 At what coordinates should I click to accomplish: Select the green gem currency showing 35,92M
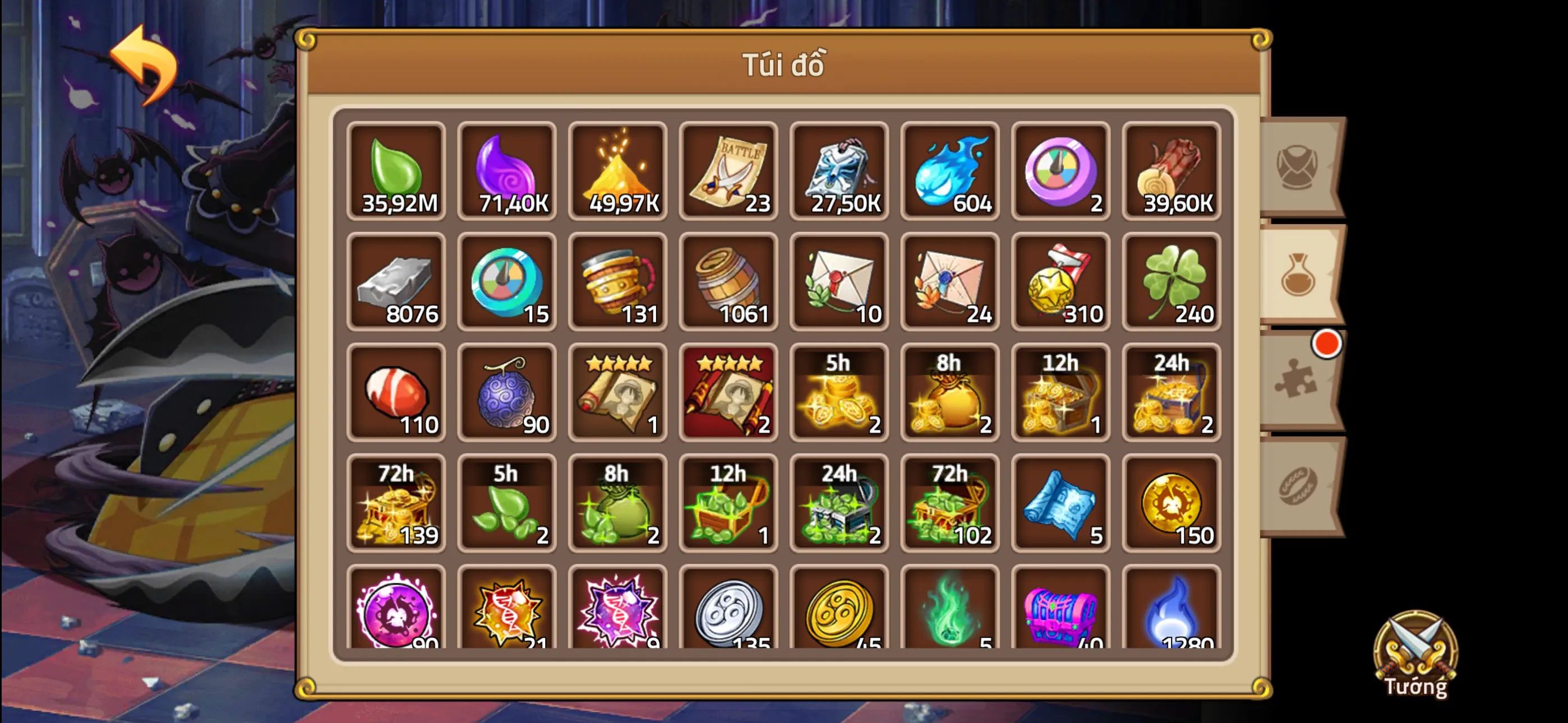pyautogui.click(x=396, y=172)
